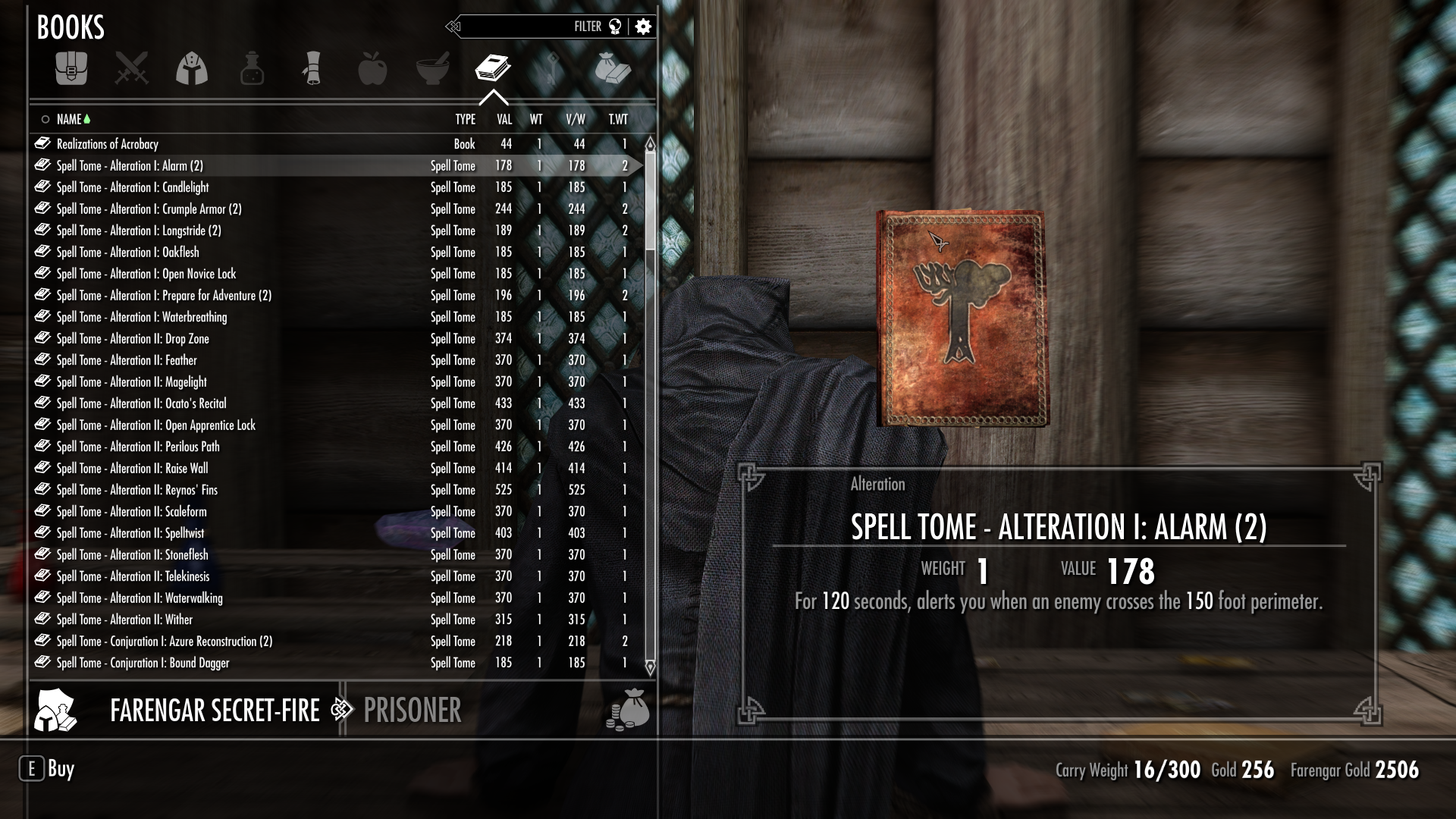Select the Waterbreathing spell tome row
Screen dimensions: 1456x819
142,317
